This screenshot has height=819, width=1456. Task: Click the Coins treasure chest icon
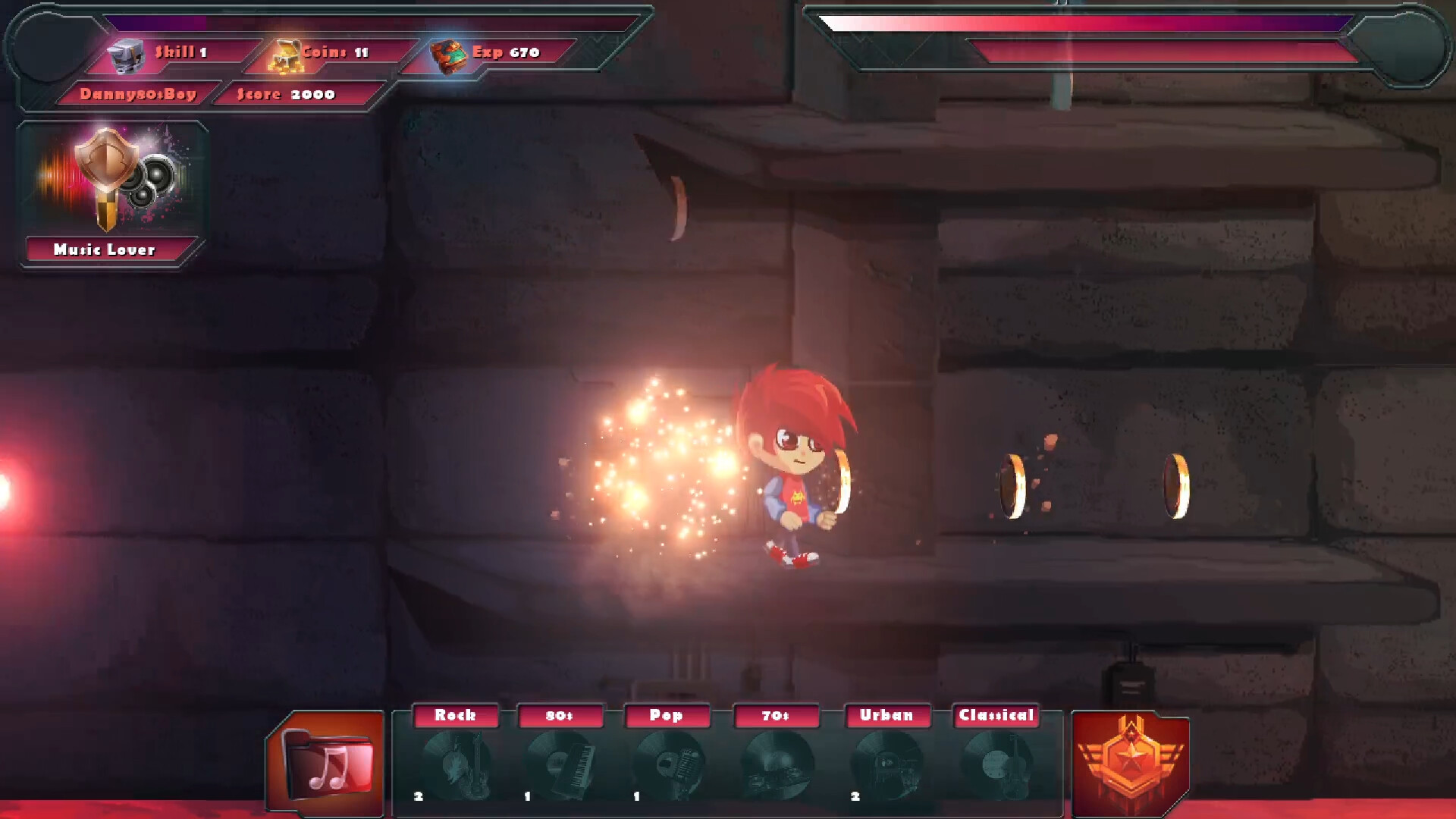[x=285, y=55]
